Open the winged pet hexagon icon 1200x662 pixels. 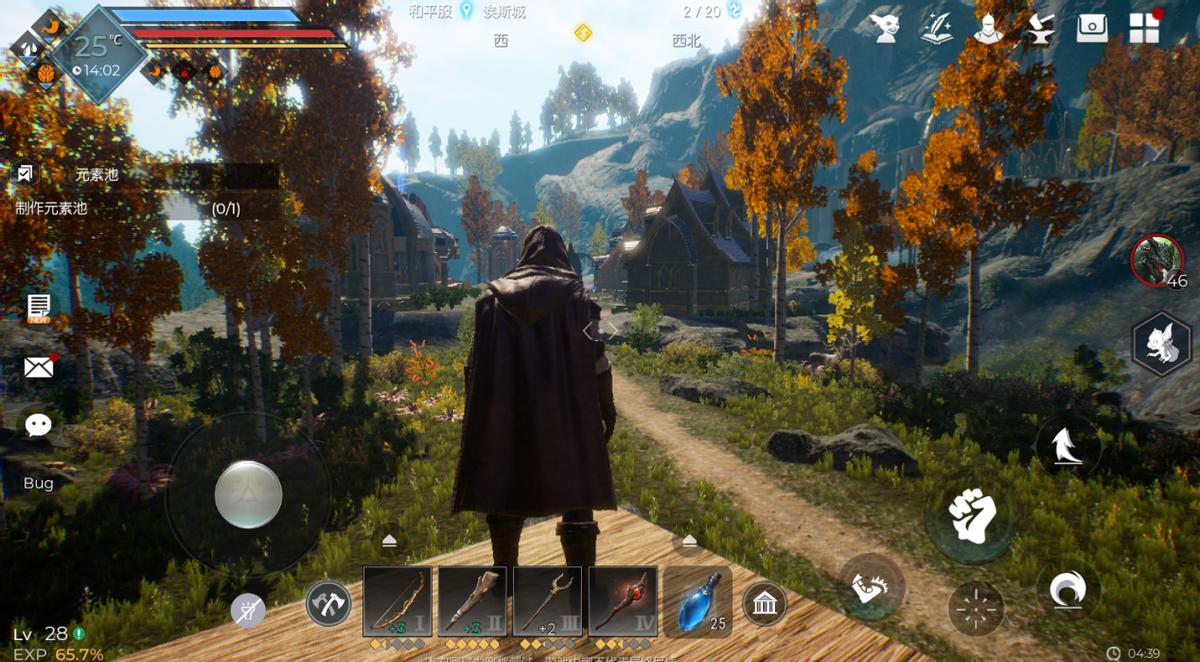1162,343
